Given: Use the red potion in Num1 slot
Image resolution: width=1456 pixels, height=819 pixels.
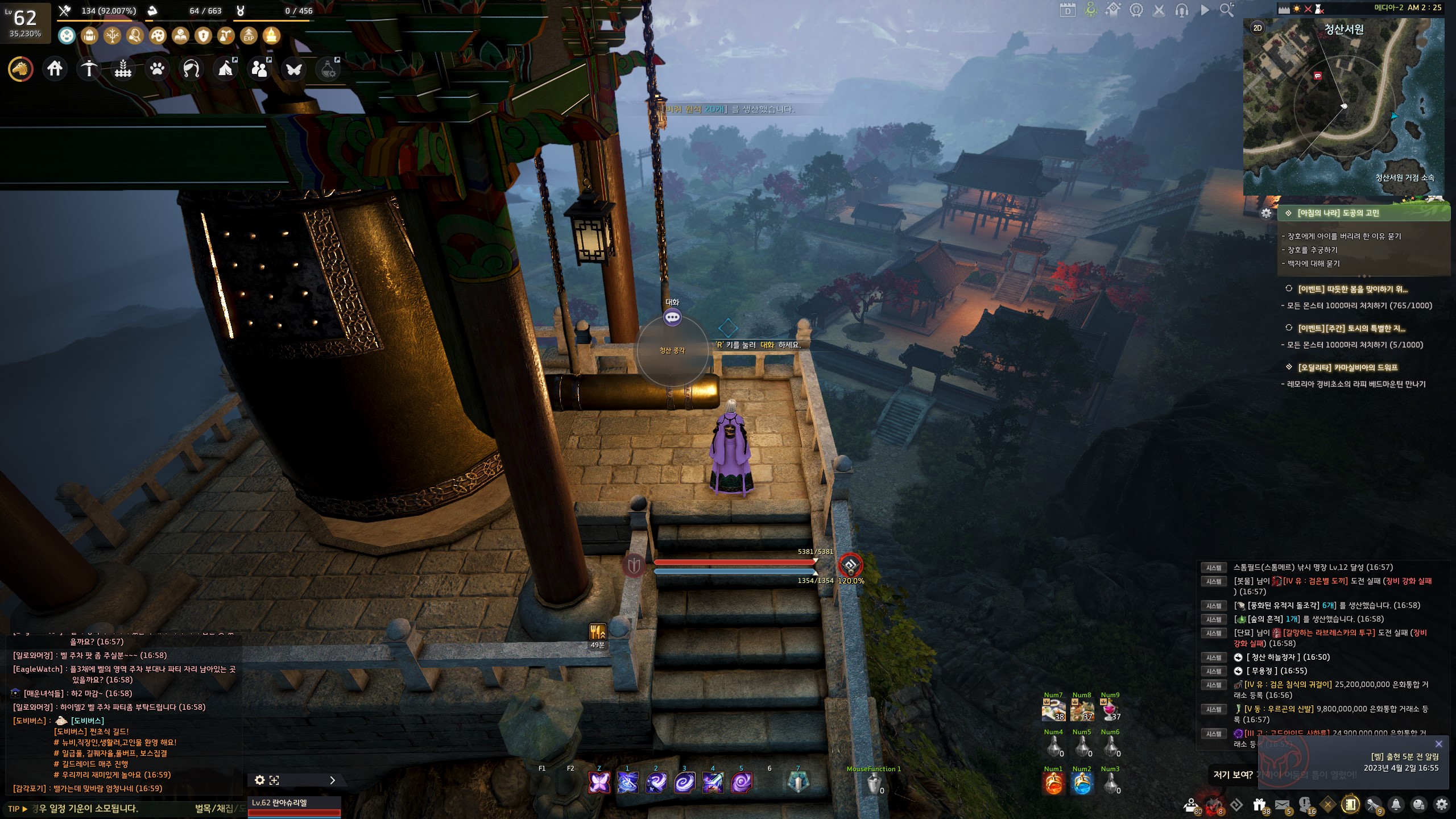Looking at the screenshot, I should (1053, 784).
